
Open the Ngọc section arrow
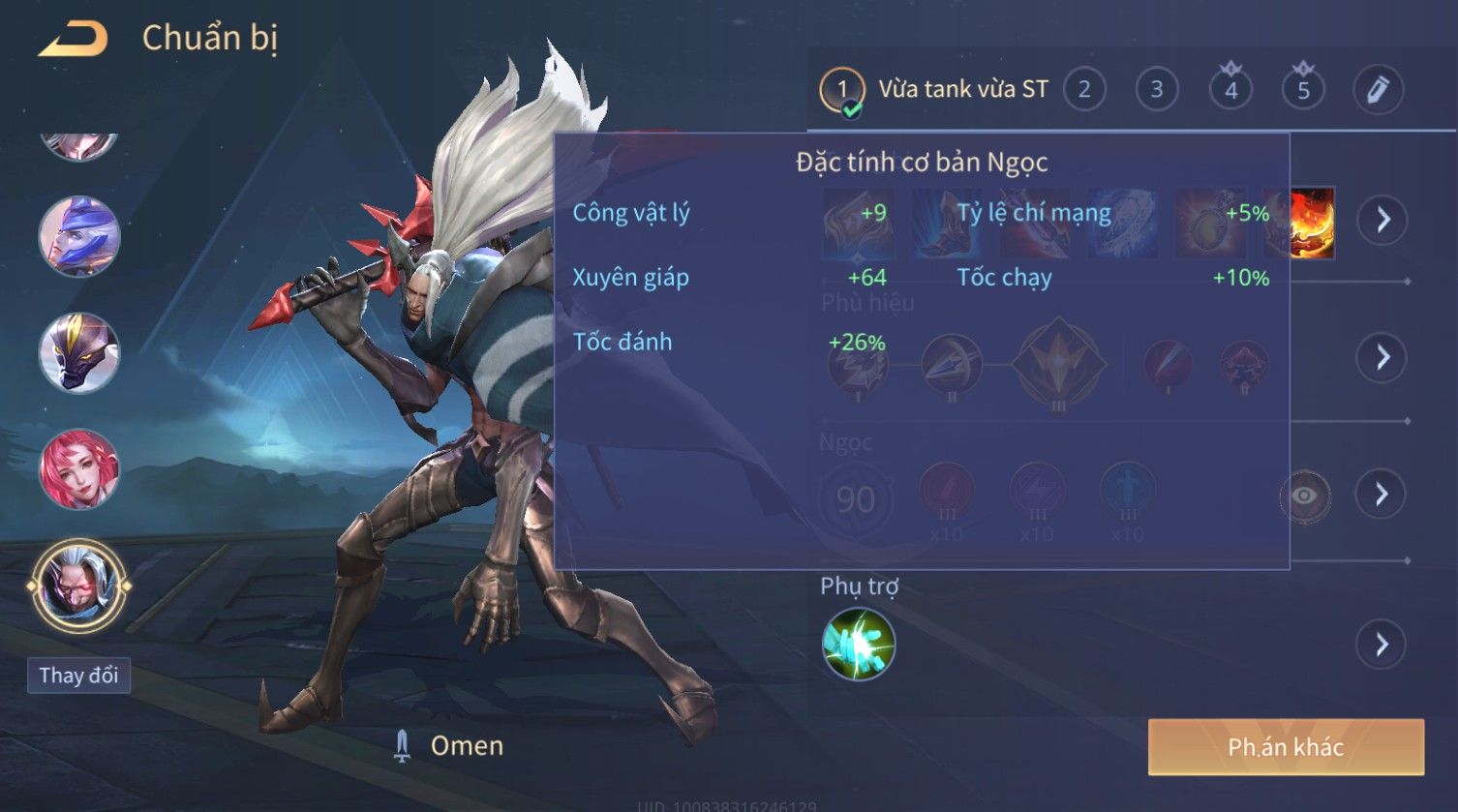point(1382,495)
